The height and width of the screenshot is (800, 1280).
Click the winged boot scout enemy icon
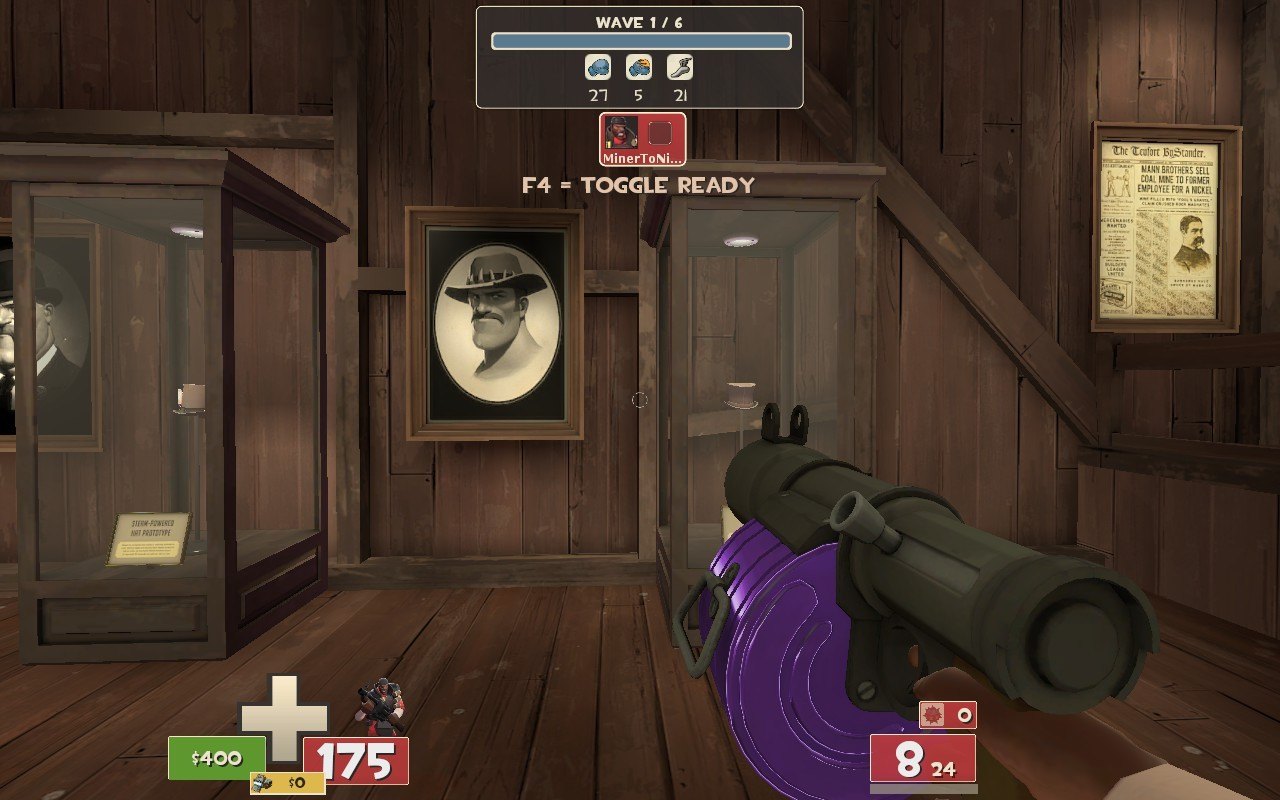pyautogui.click(x=680, y=68)
